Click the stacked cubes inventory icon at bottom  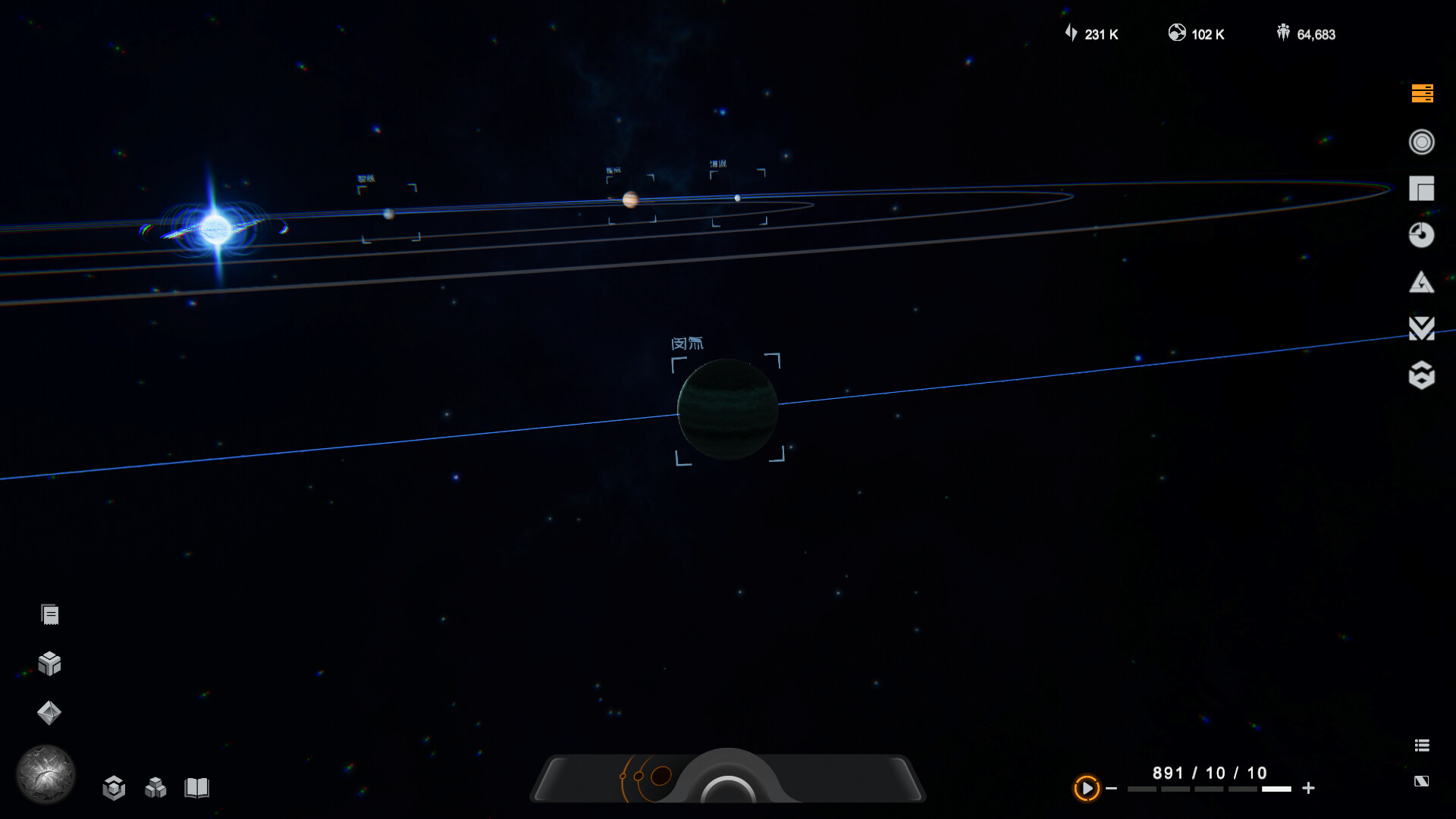(x=155, y=789)
